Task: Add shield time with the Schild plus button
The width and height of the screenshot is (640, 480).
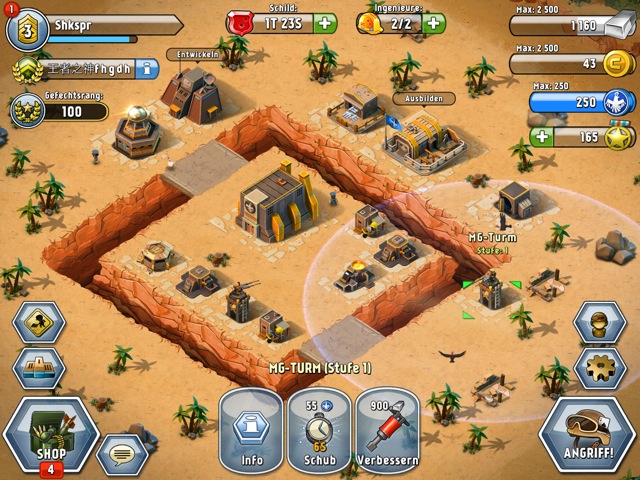Action: [x=325, y=23]
